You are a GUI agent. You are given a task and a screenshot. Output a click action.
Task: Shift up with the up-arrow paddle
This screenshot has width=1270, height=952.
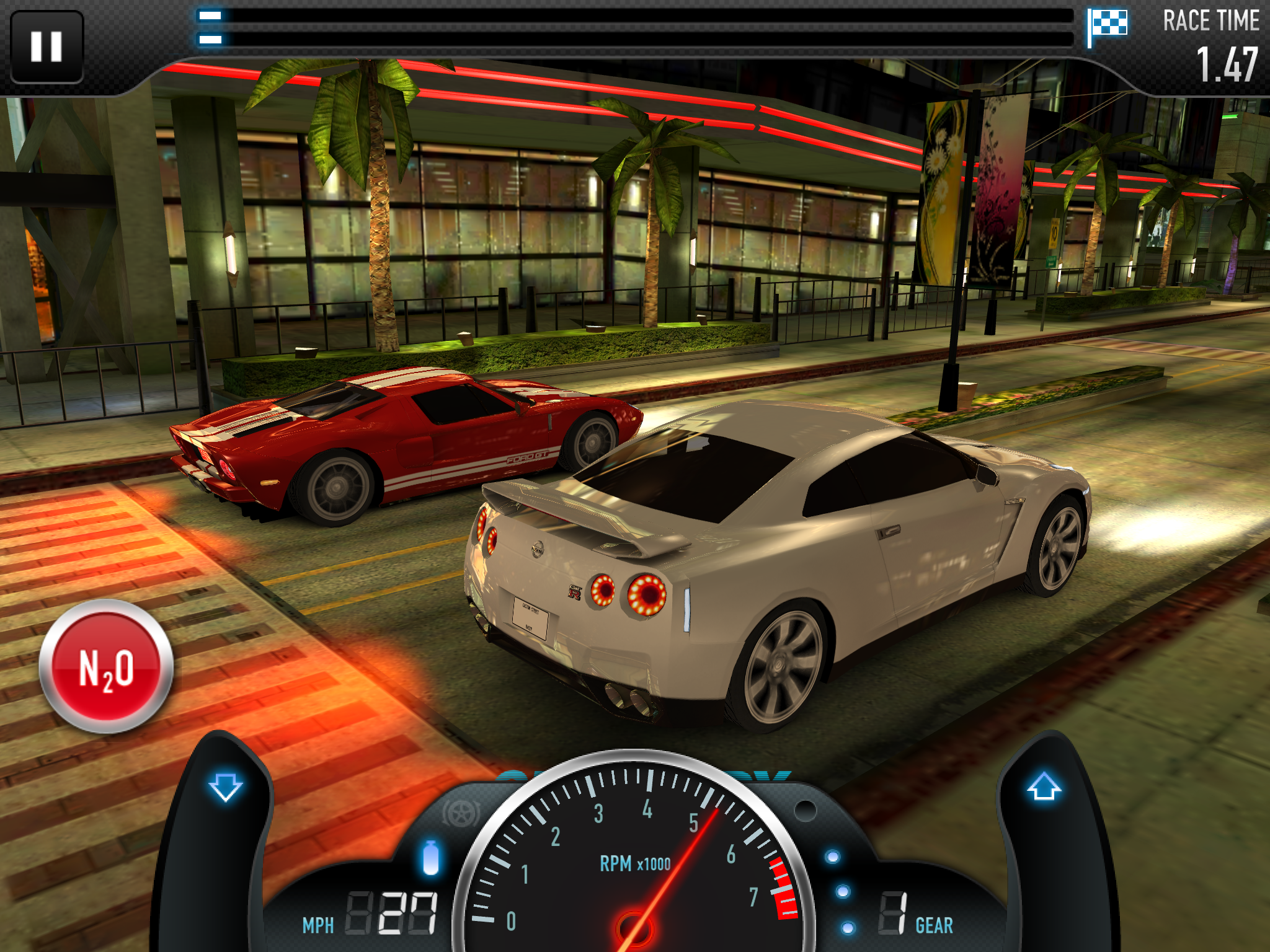[x=1044, y=787]
